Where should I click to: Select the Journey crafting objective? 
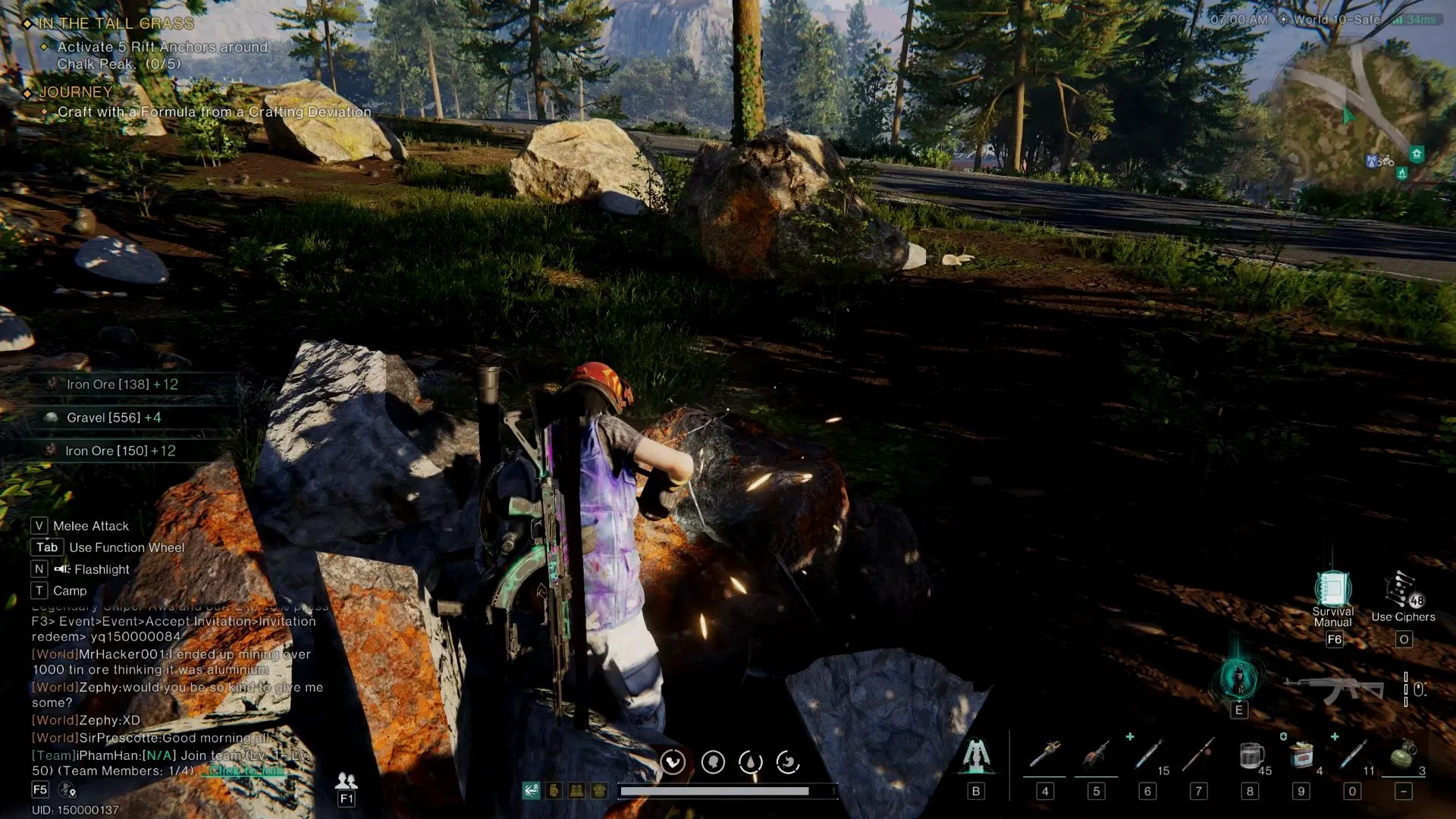point(214,111)
